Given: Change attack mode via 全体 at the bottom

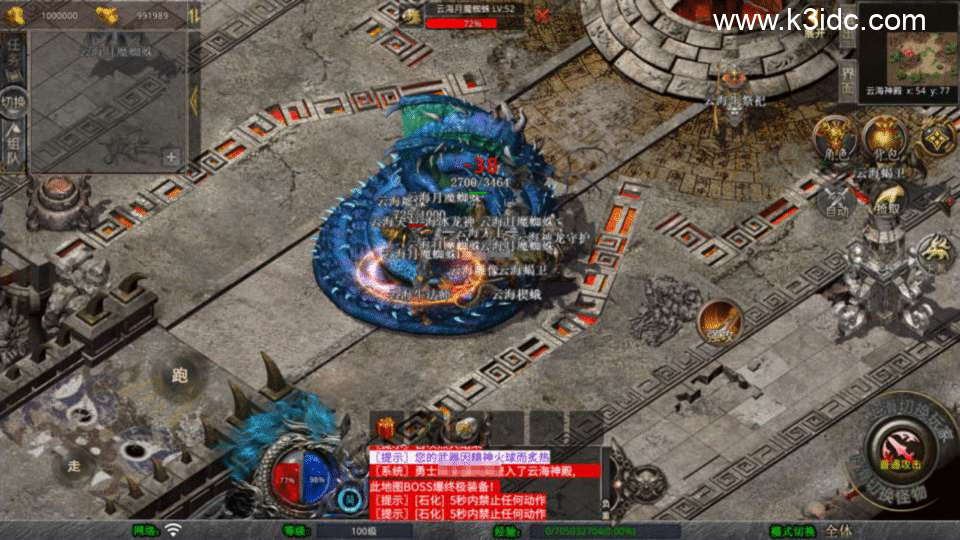Looking at the screenshot, I should (838, 530).
